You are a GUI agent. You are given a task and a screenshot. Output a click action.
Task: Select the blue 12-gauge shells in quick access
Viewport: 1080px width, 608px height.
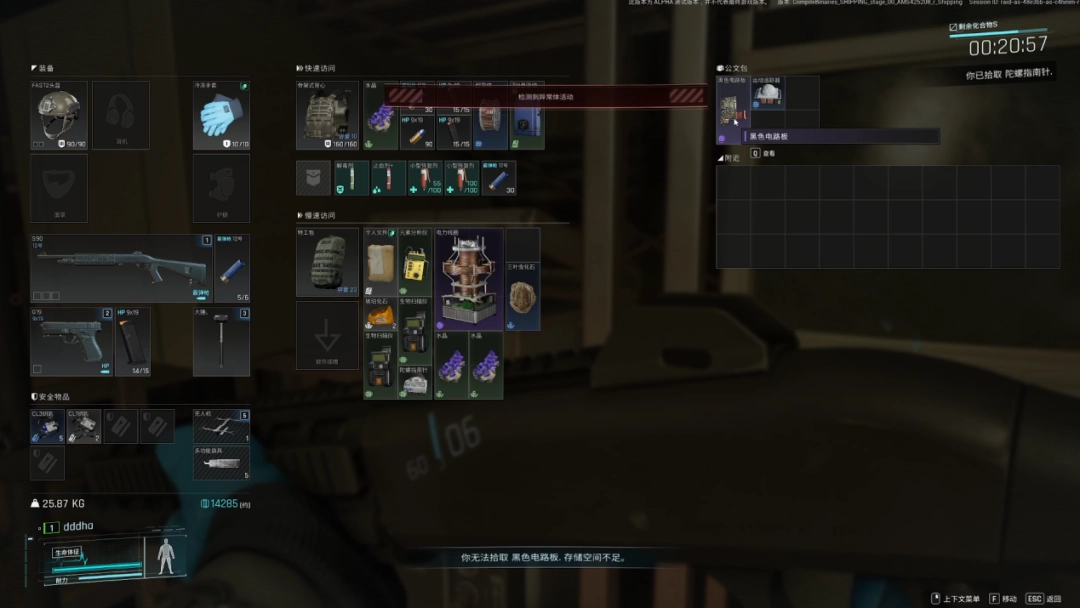(x=499, y=178)
